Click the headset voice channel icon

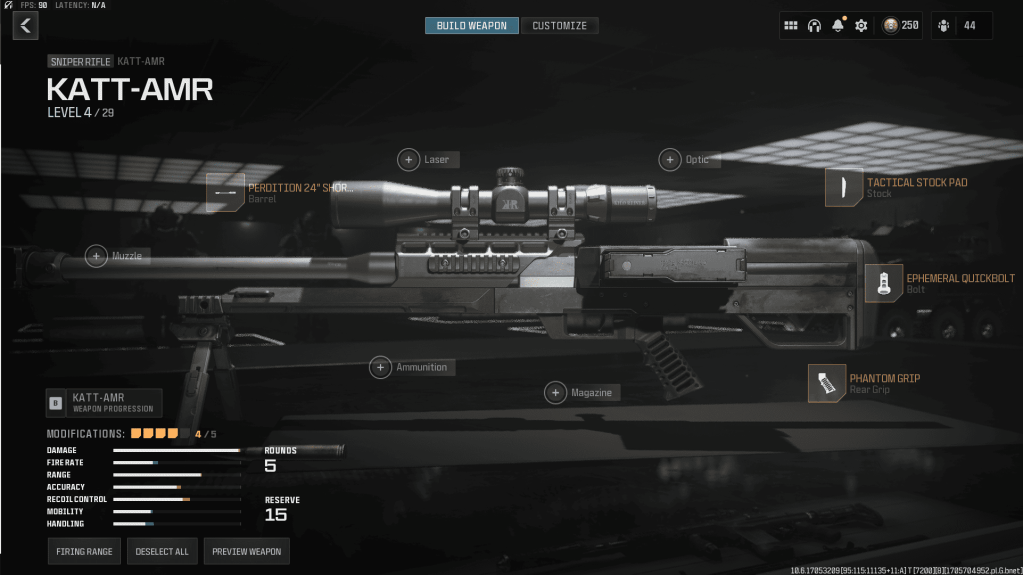[x=814, y=26]
